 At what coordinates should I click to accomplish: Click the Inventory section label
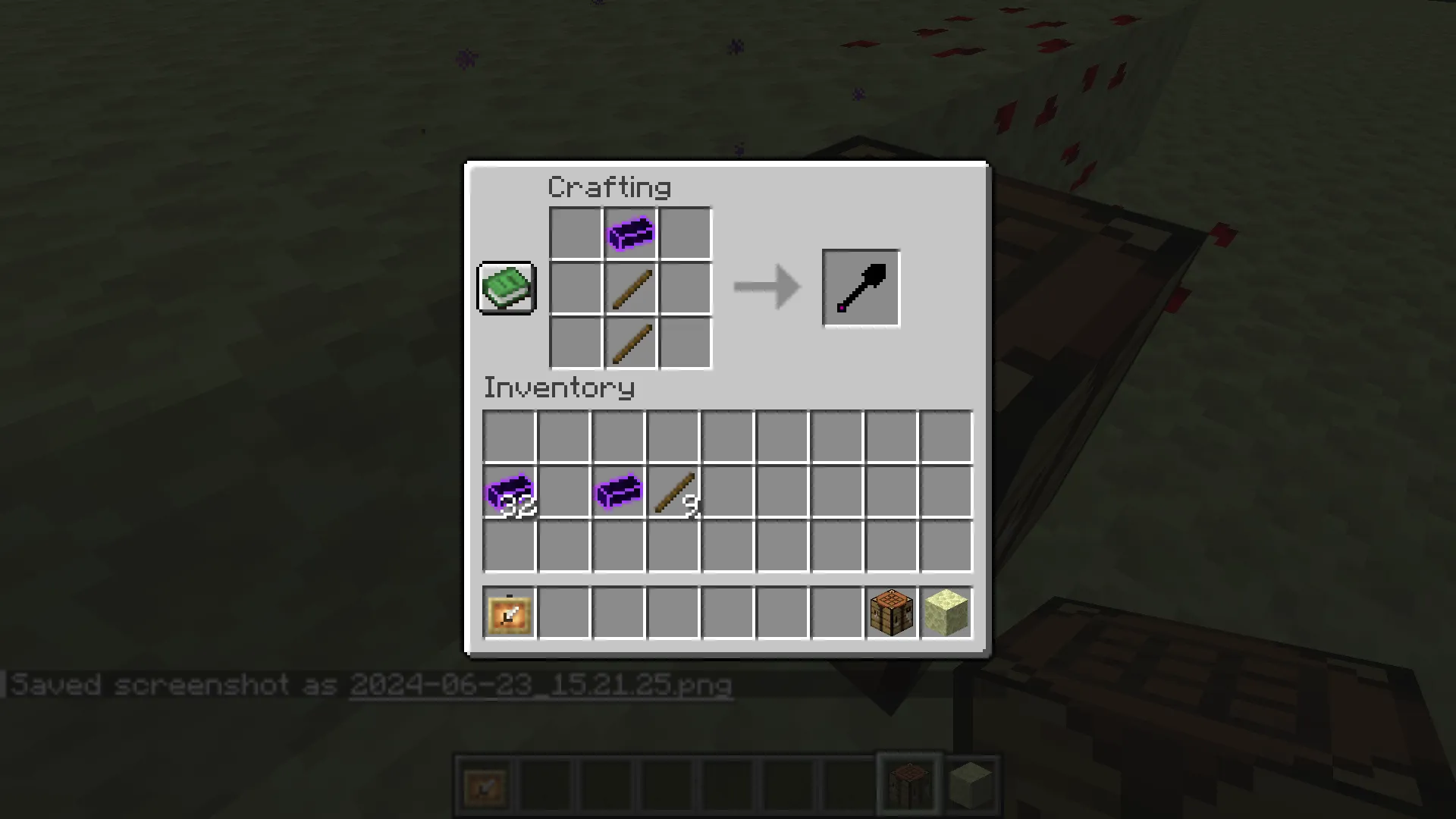tap(559, 388)
